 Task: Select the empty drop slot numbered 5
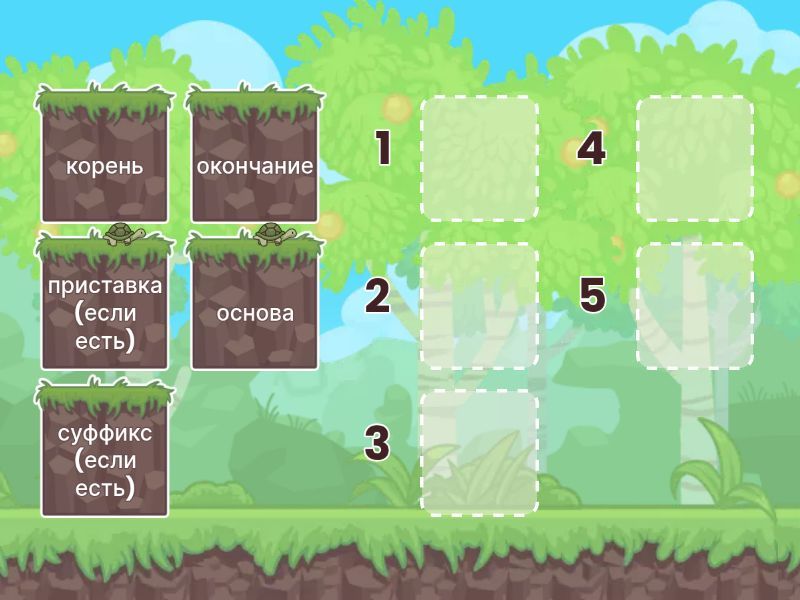(695, 306)
